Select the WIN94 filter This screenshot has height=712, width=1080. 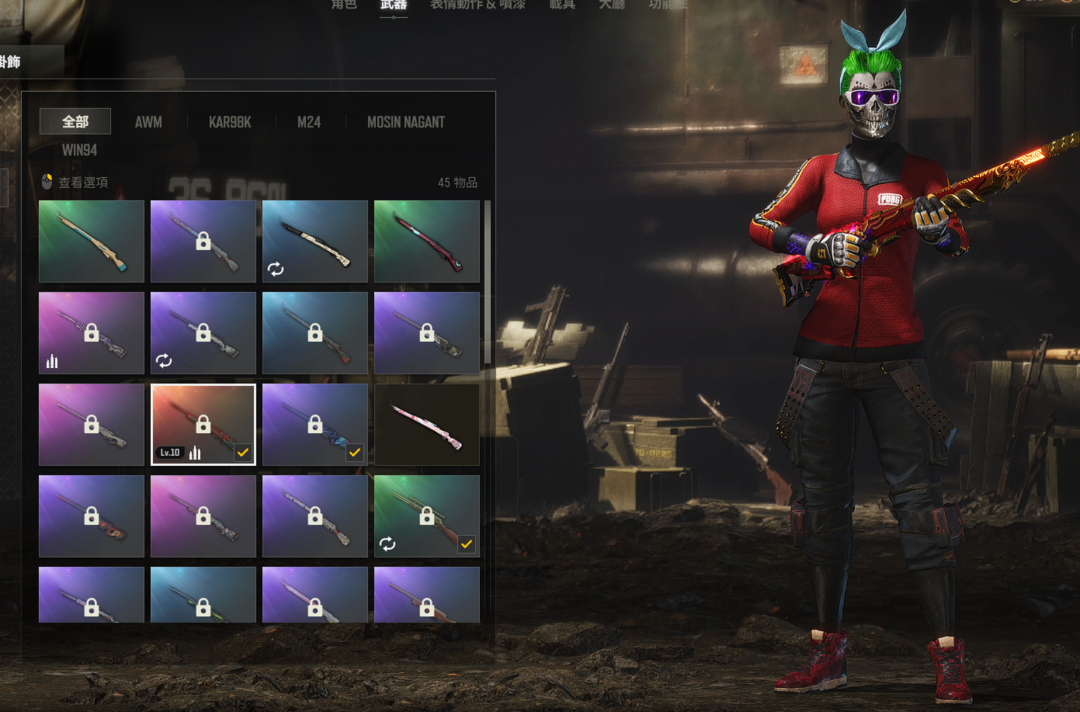(x=79, y=150)
